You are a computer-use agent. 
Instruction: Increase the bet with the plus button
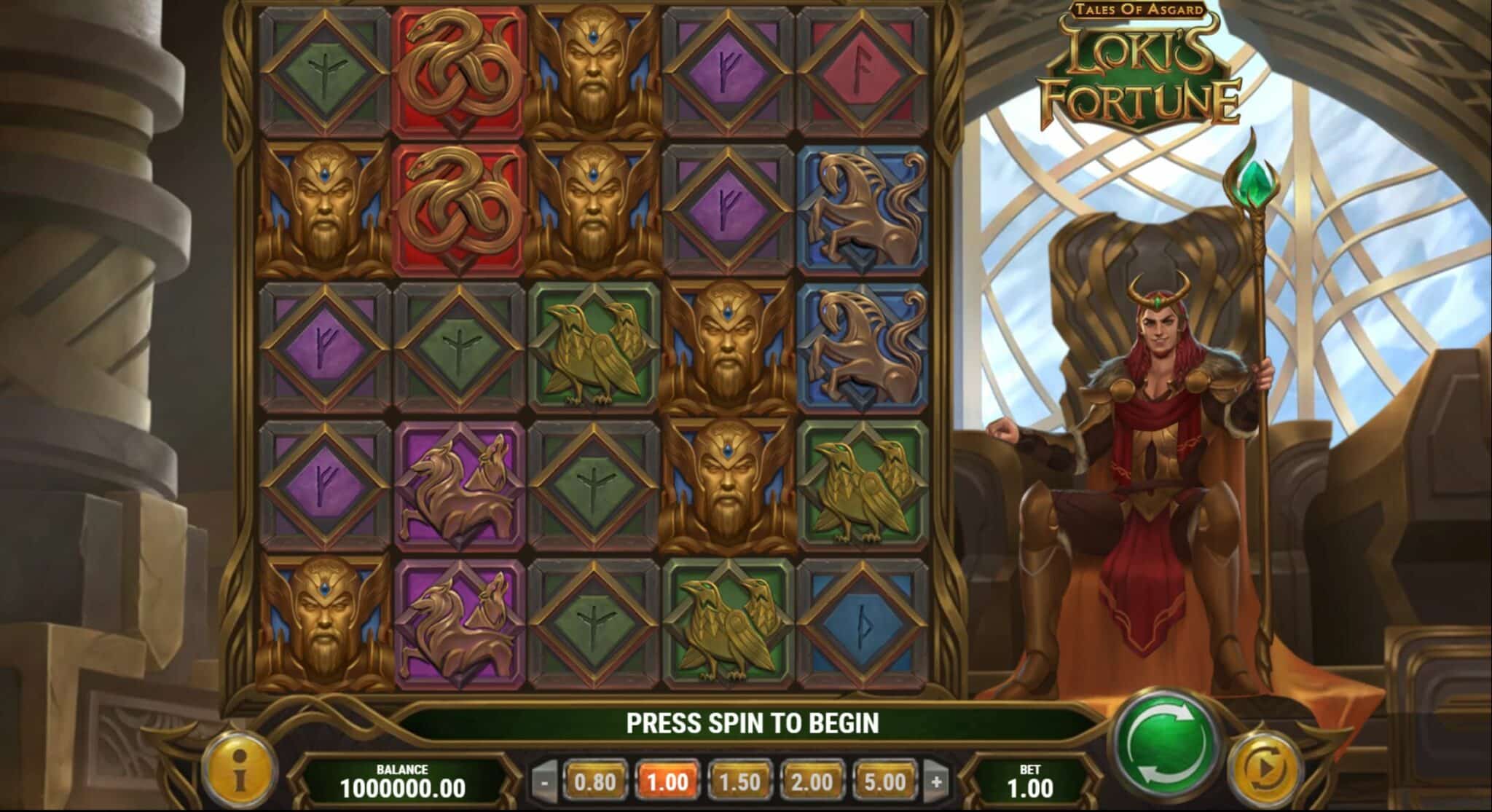pyautogui.click(x=936, y=783)
